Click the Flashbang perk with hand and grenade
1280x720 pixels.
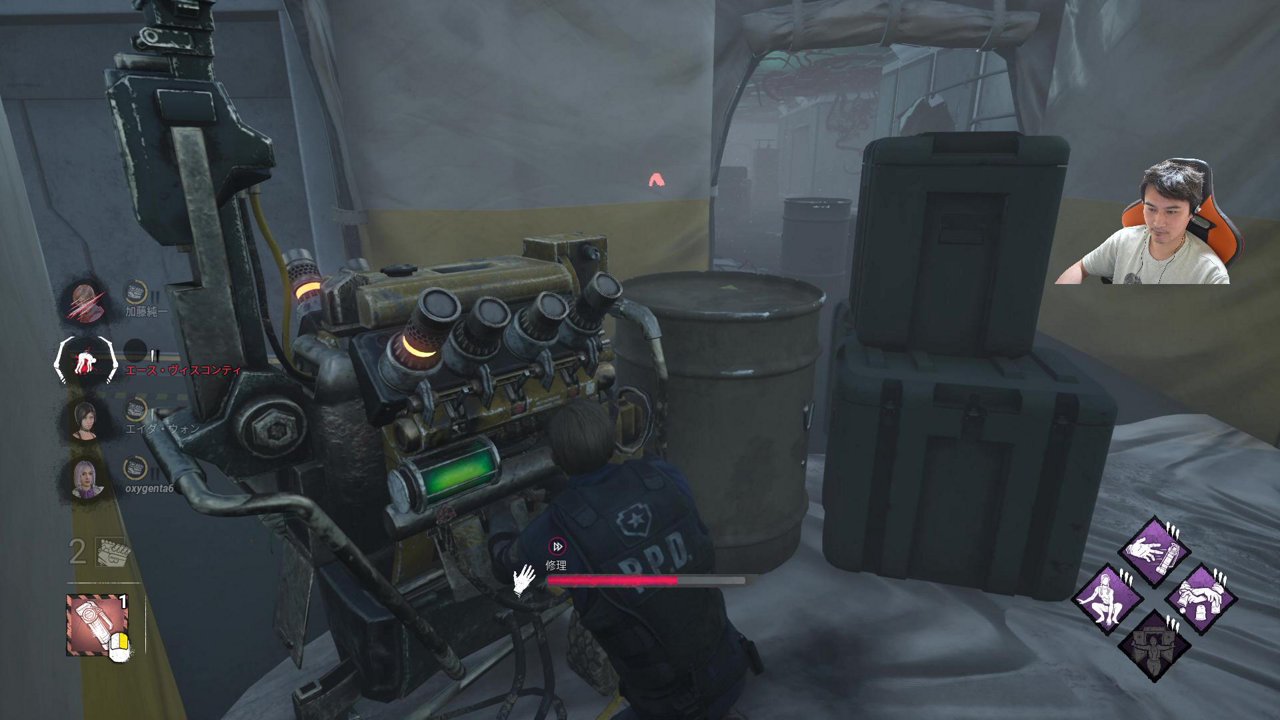(1155, 551)
